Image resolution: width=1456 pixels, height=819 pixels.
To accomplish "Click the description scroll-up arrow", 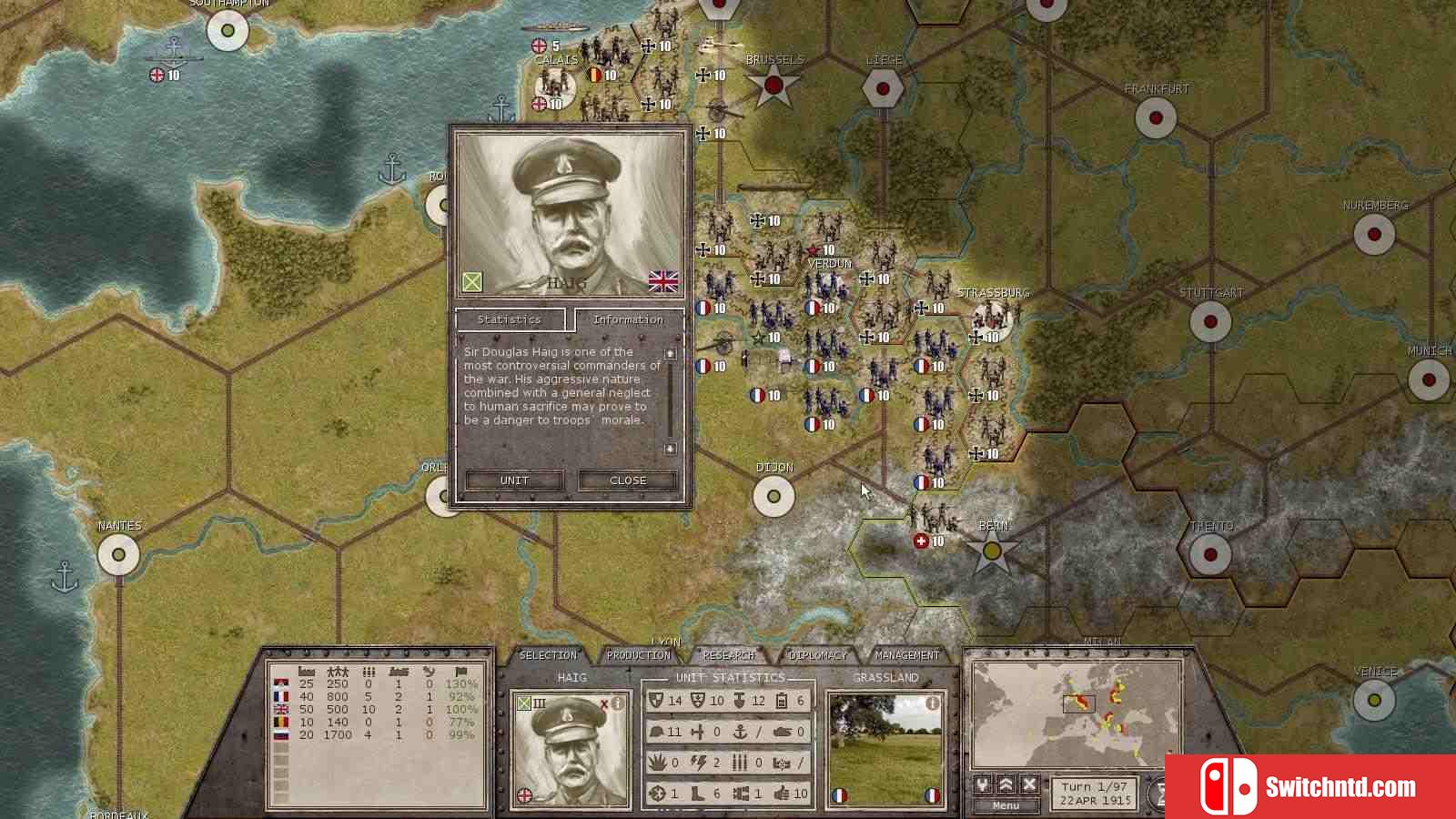I will click(671, 353).
